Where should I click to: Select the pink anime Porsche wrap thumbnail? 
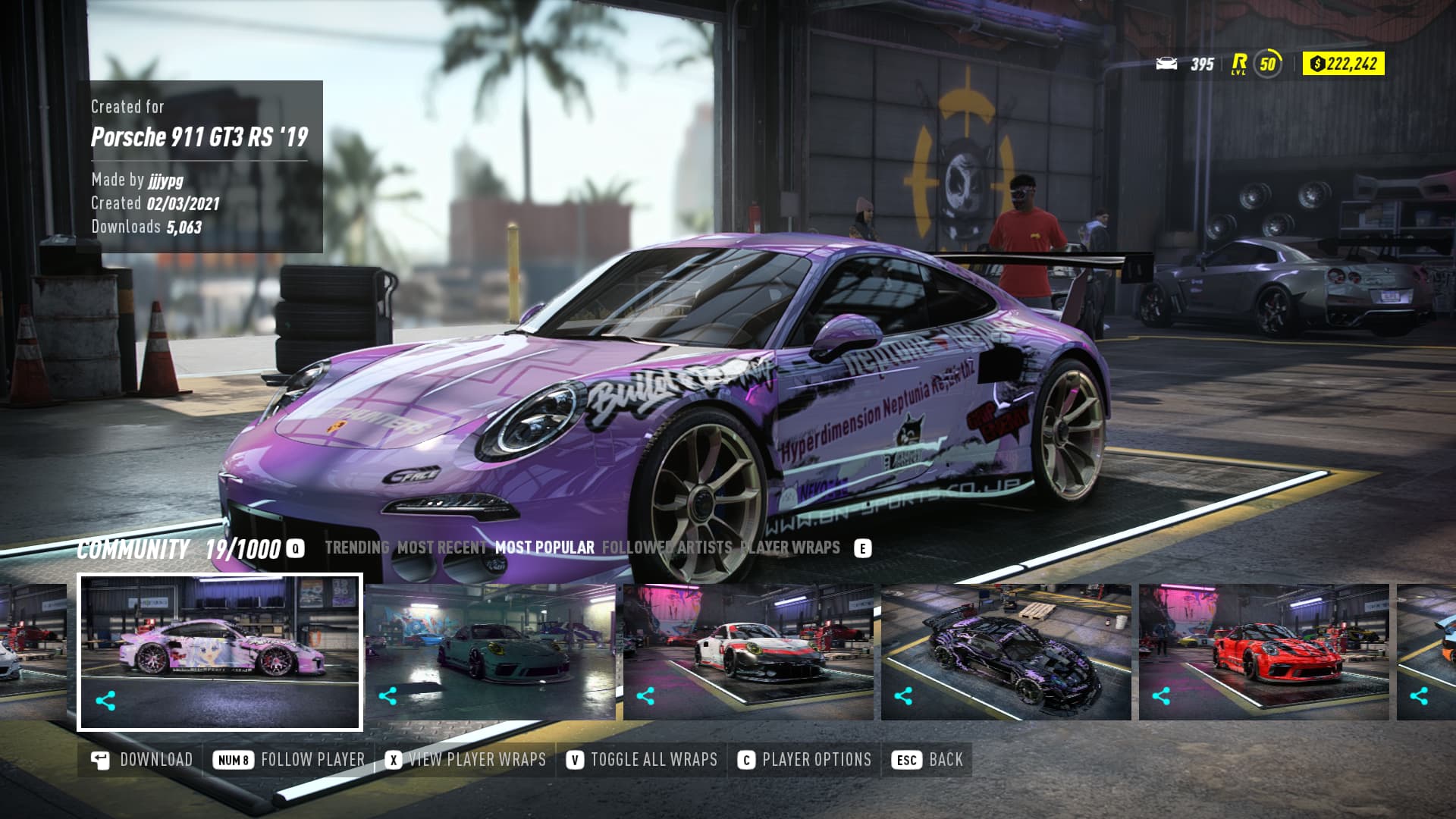[220, 651]
